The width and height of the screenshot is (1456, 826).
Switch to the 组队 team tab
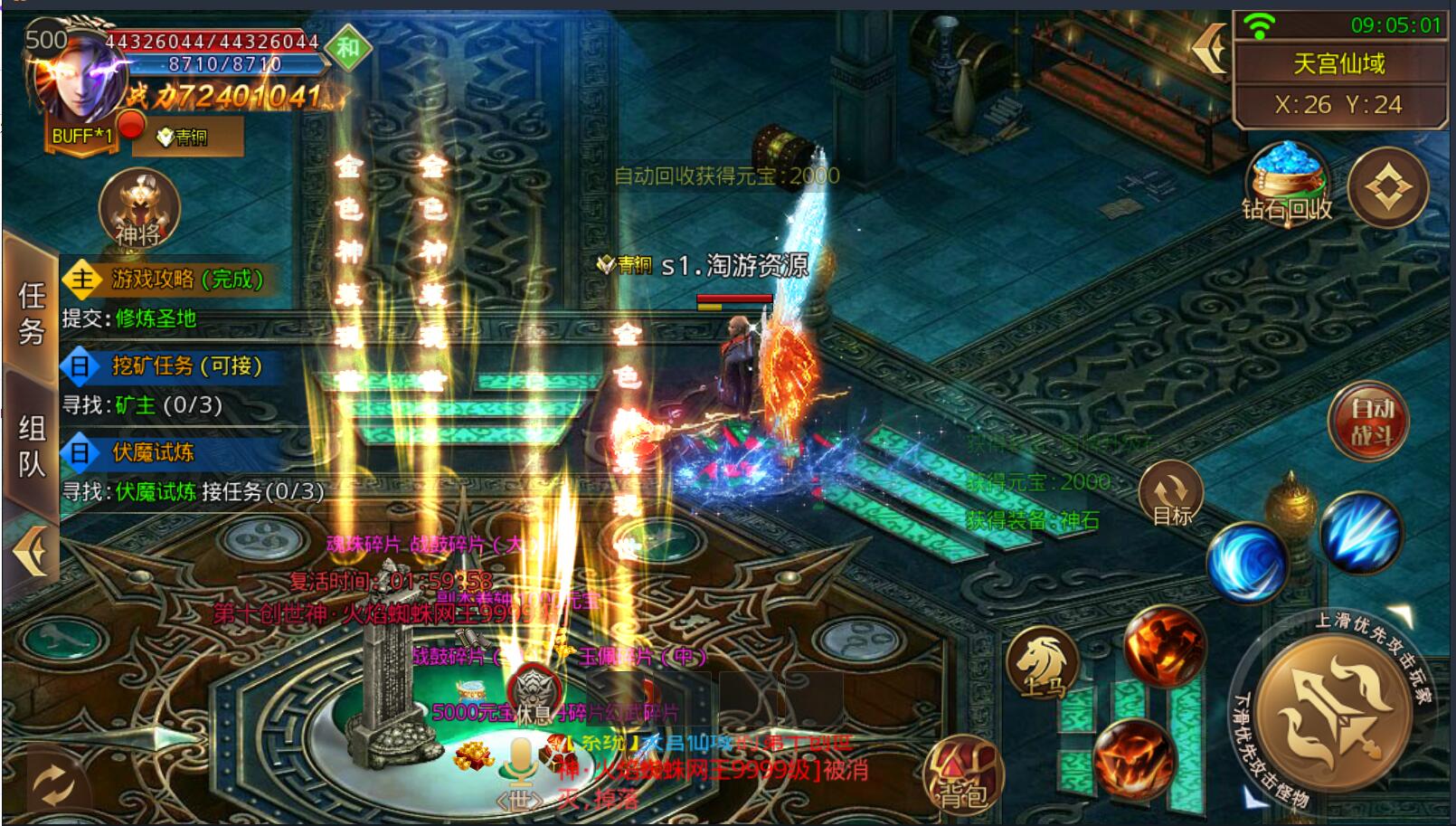coord(31,446)
